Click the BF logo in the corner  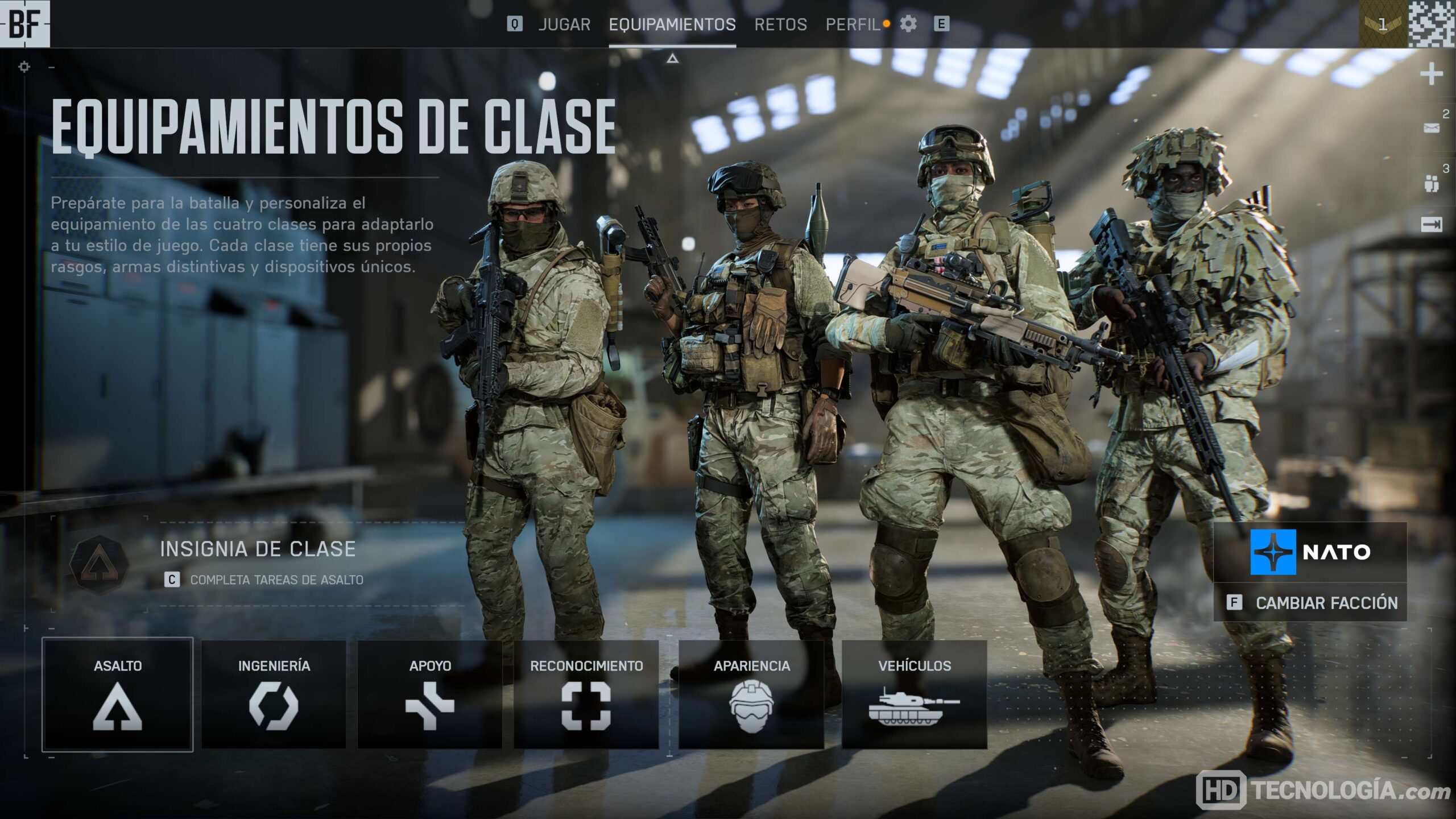[25, 24]
